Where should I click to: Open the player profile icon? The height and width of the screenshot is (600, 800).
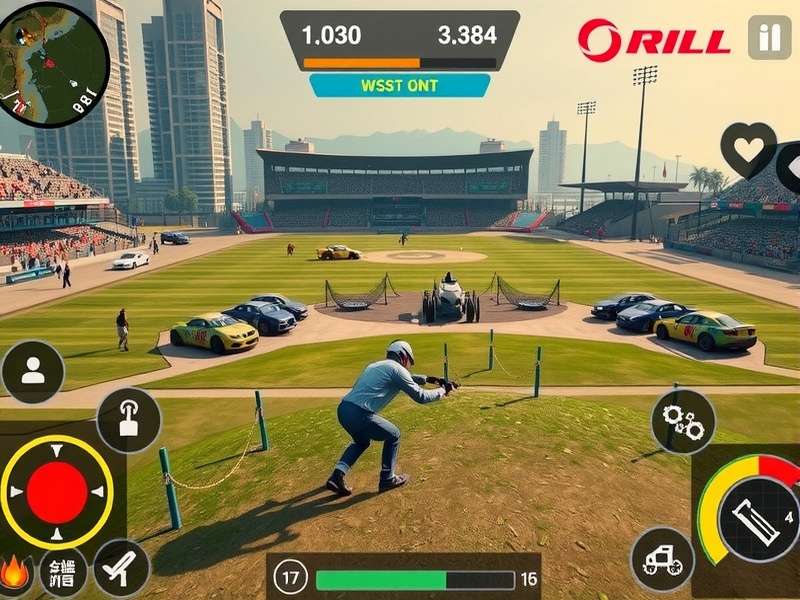pyautogui.click(x=33, y=372)
